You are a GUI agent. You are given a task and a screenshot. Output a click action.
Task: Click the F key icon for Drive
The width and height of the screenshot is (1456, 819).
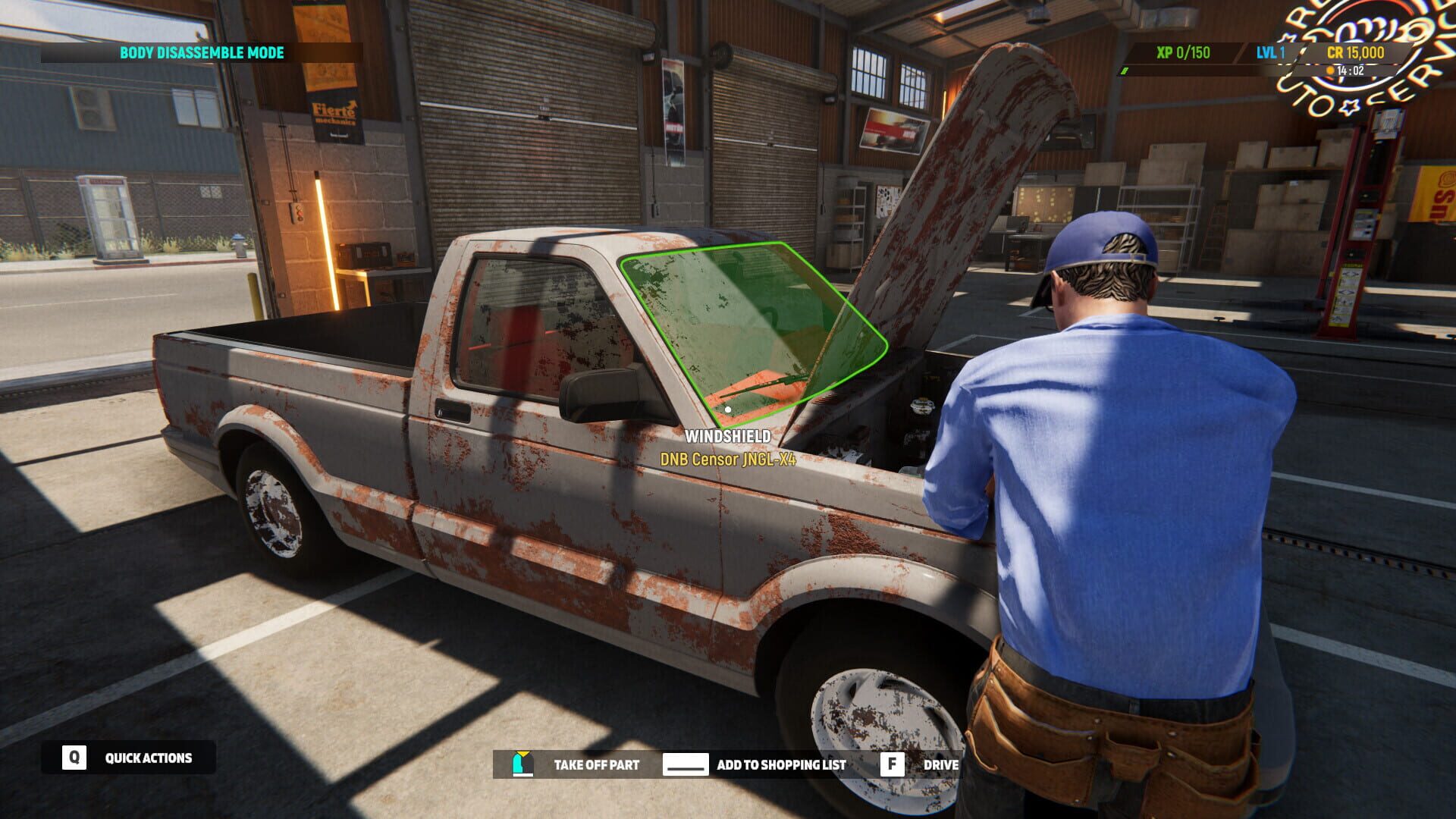point(893,764)
